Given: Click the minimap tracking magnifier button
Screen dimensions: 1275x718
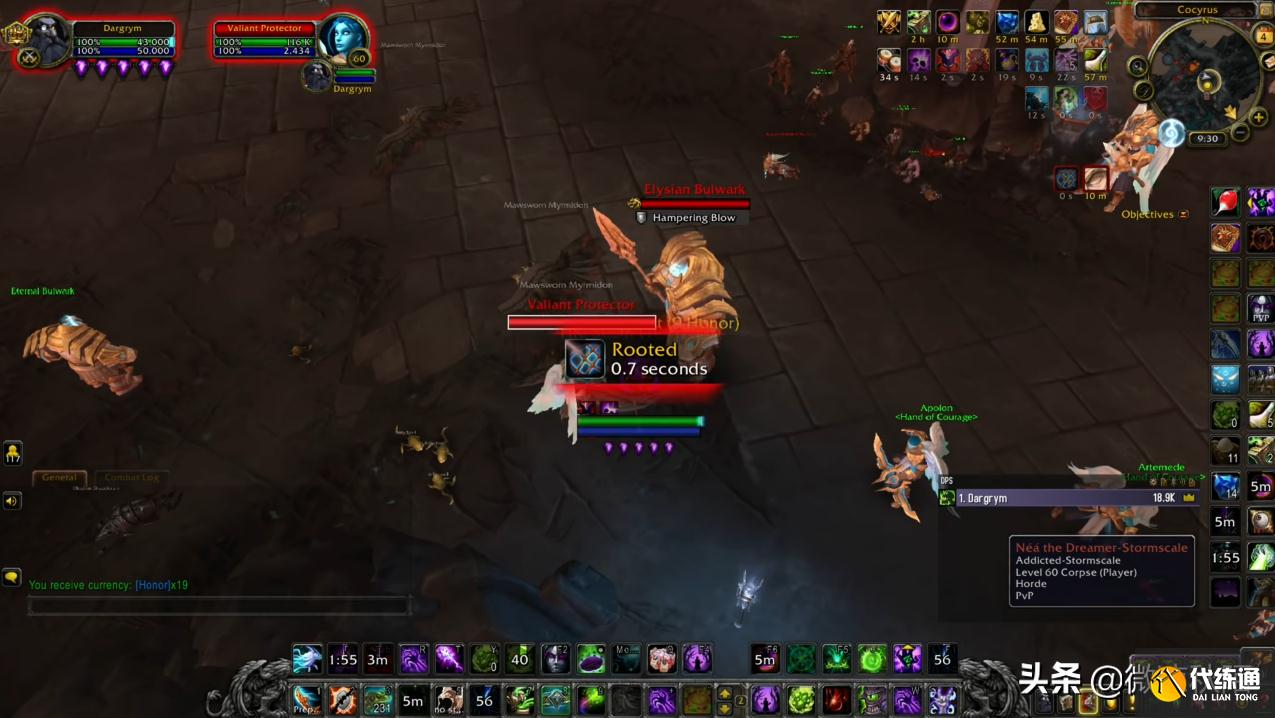Looking at the screenshot, I should tap(1138, 67).
